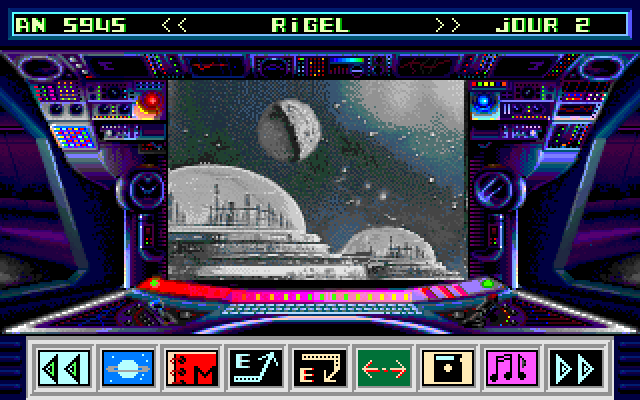Click the green icon with red arrows
The height and width of the screenshot is (400, 640).
tap(384, 368)
